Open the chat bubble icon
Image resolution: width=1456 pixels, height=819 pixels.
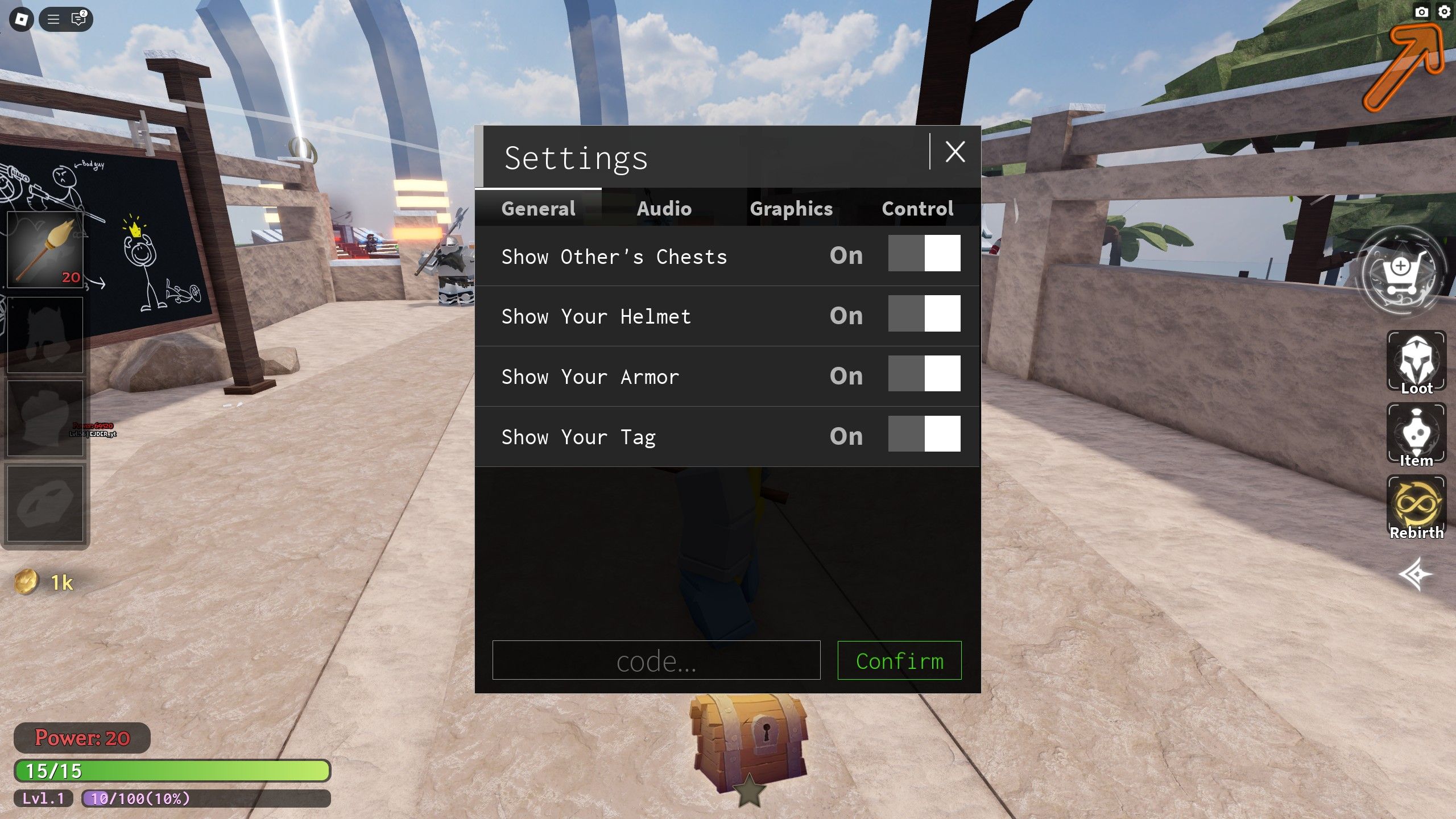78,19
